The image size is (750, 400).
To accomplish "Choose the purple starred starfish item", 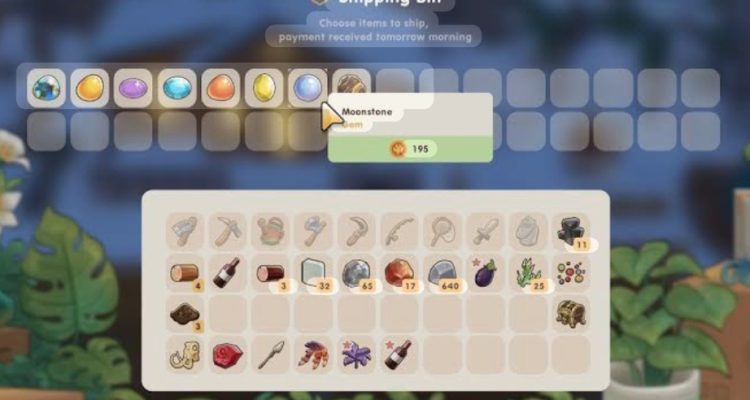I will (x=357, y=354).
